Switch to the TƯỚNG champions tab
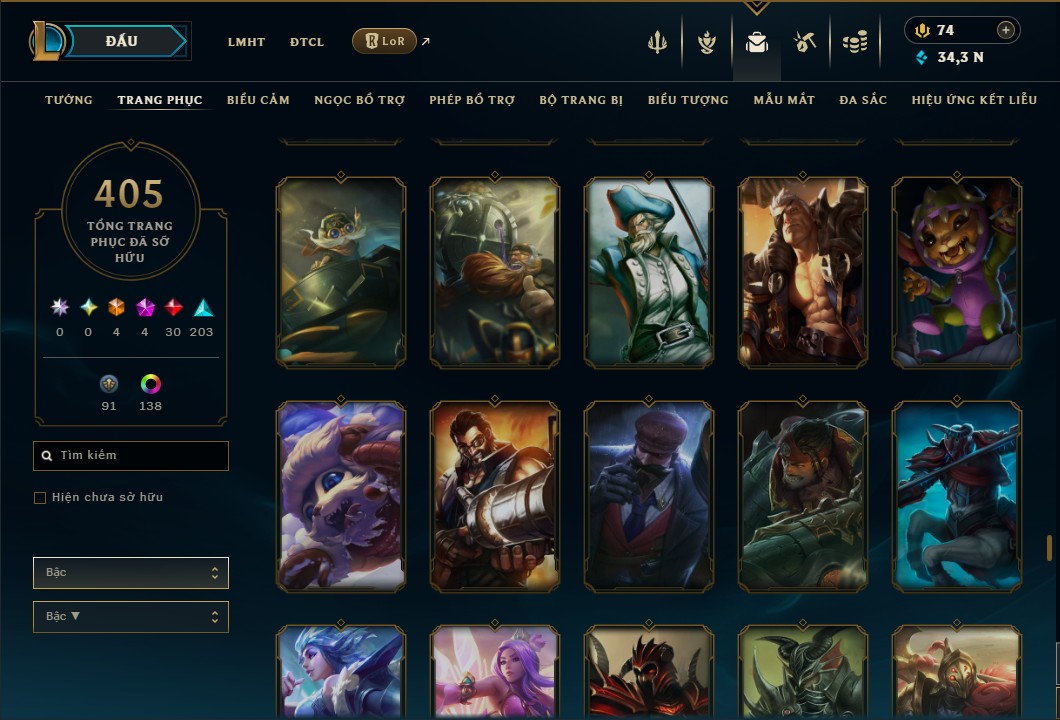The height and width of the screenshot is (720, 1060). click(x=69, y=100)
